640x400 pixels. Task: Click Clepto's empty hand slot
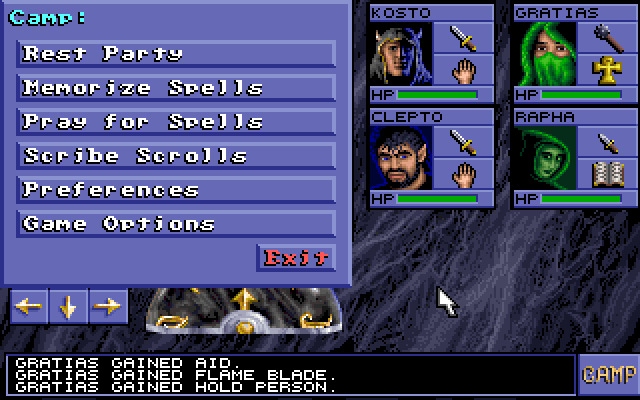pyautogui.click(x=463, y=174)
